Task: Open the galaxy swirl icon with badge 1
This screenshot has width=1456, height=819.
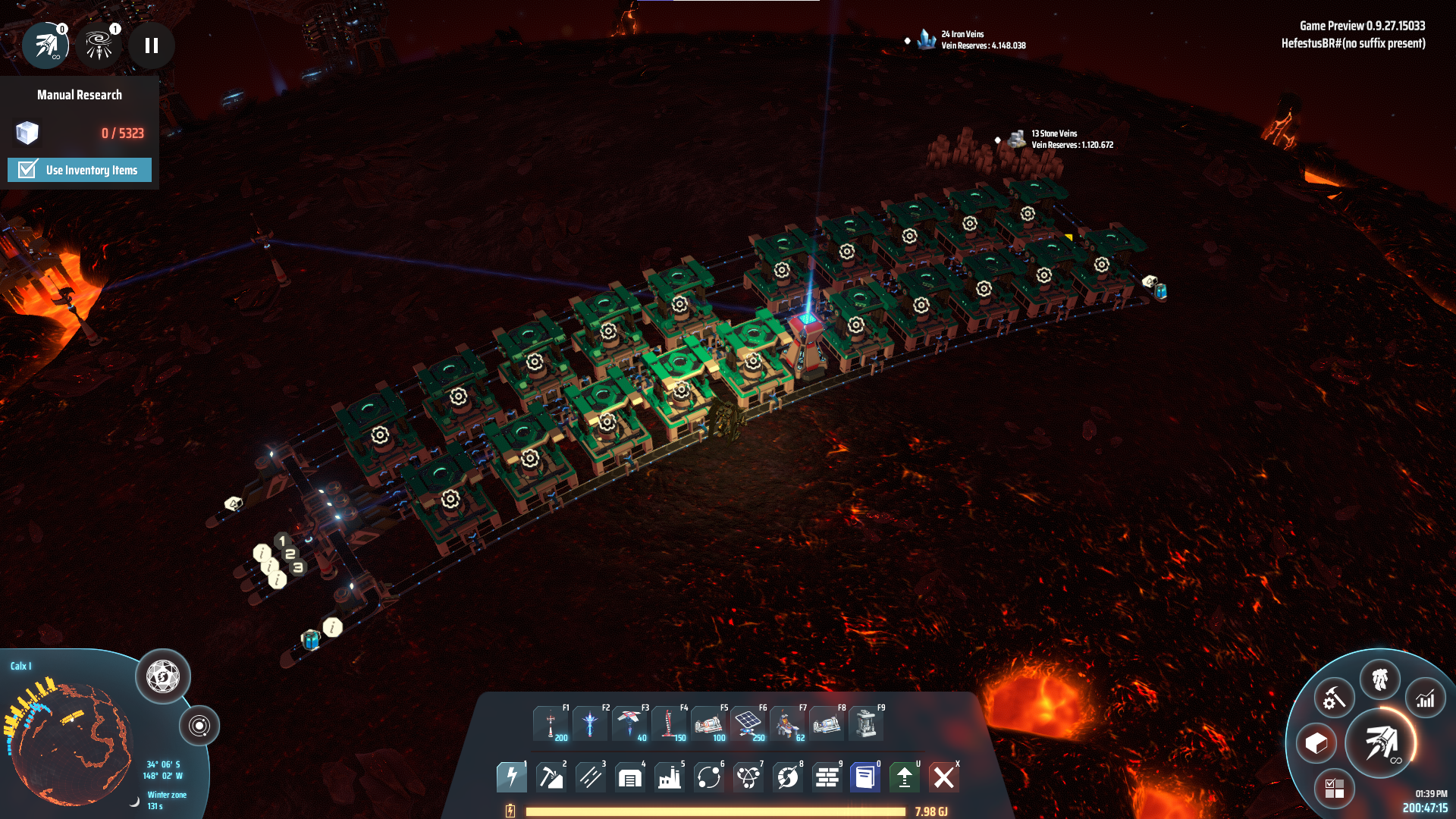Action: point(99,45)
